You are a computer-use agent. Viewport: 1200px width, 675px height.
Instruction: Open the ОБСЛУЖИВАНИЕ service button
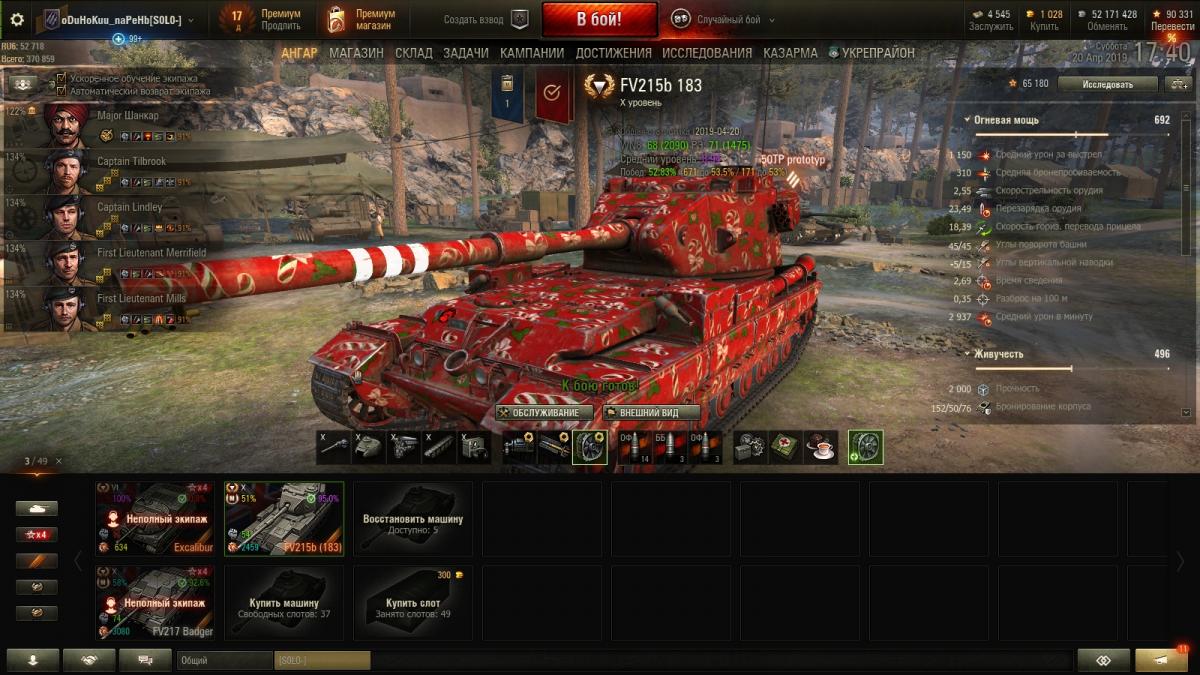(x=545, y=412)
